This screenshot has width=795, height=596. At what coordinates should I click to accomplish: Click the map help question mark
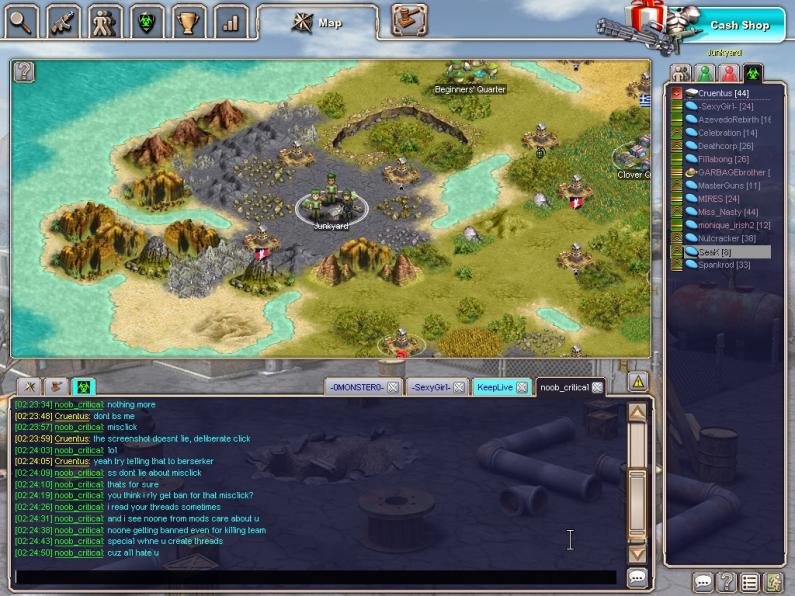tap(24, 71)
